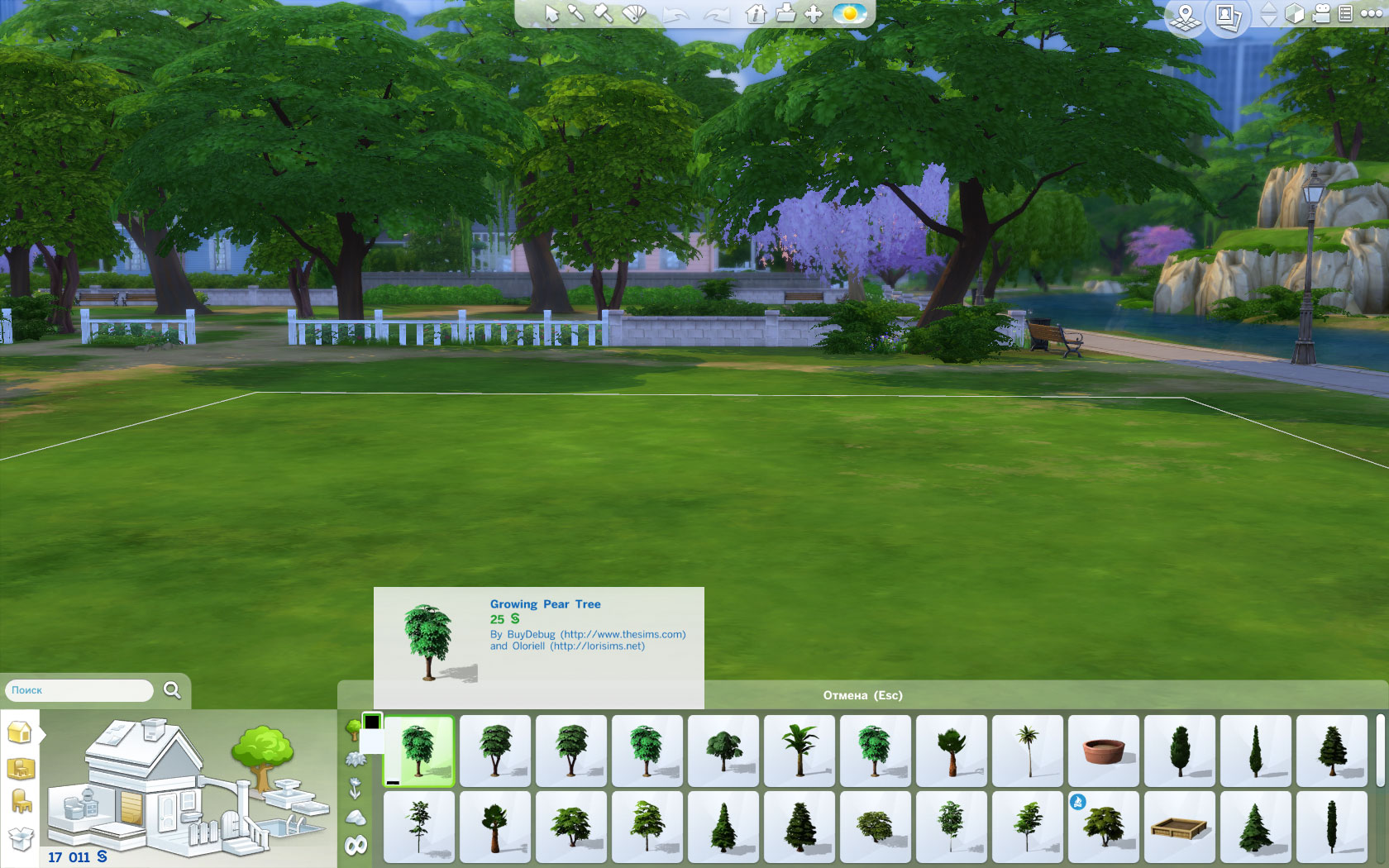1389x868 pixels.
Task: Switch to the Build rooms tab
Action: point(20,732)
